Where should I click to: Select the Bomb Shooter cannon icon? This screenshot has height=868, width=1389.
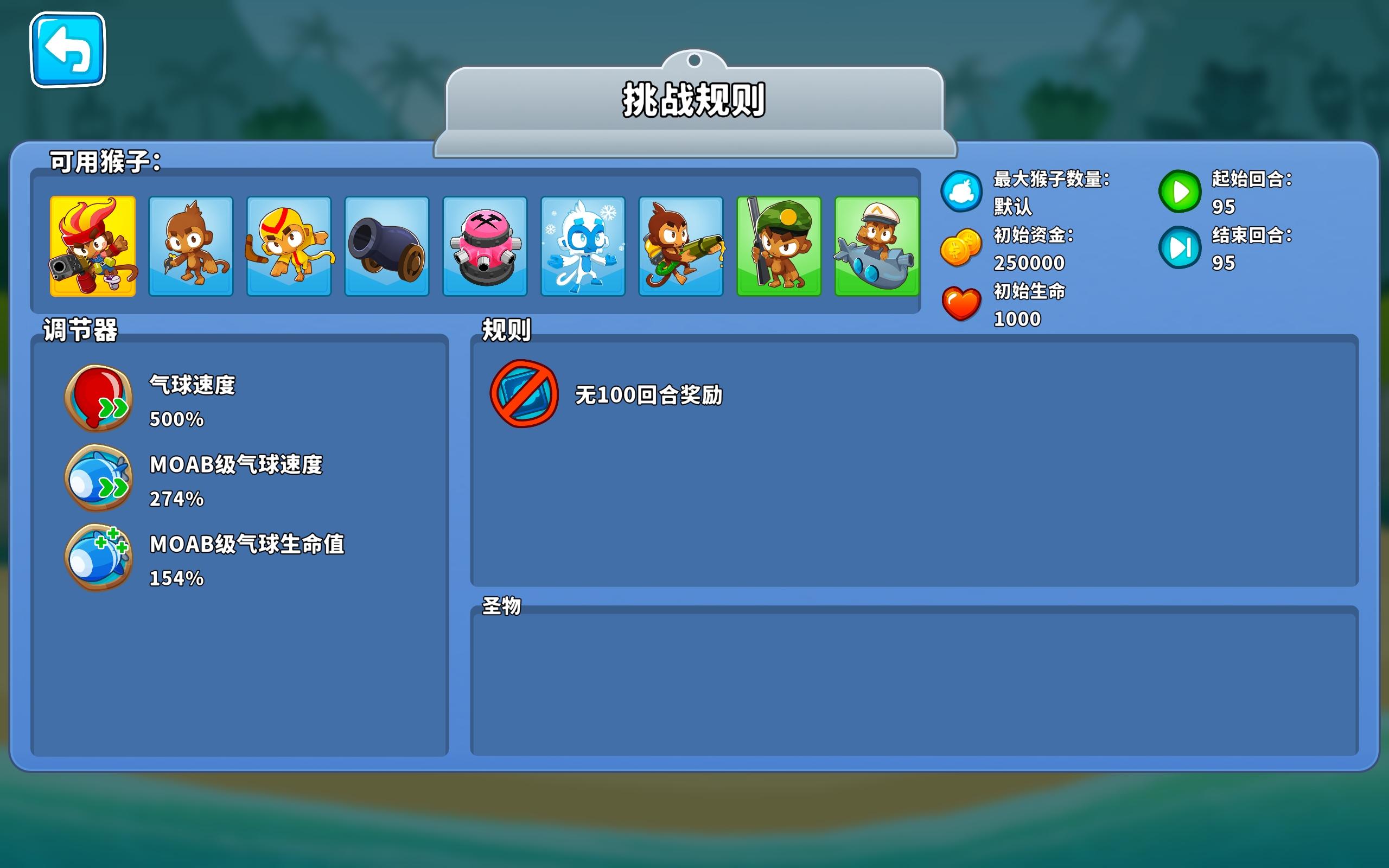pyautogui.click(x=386, y=247)
